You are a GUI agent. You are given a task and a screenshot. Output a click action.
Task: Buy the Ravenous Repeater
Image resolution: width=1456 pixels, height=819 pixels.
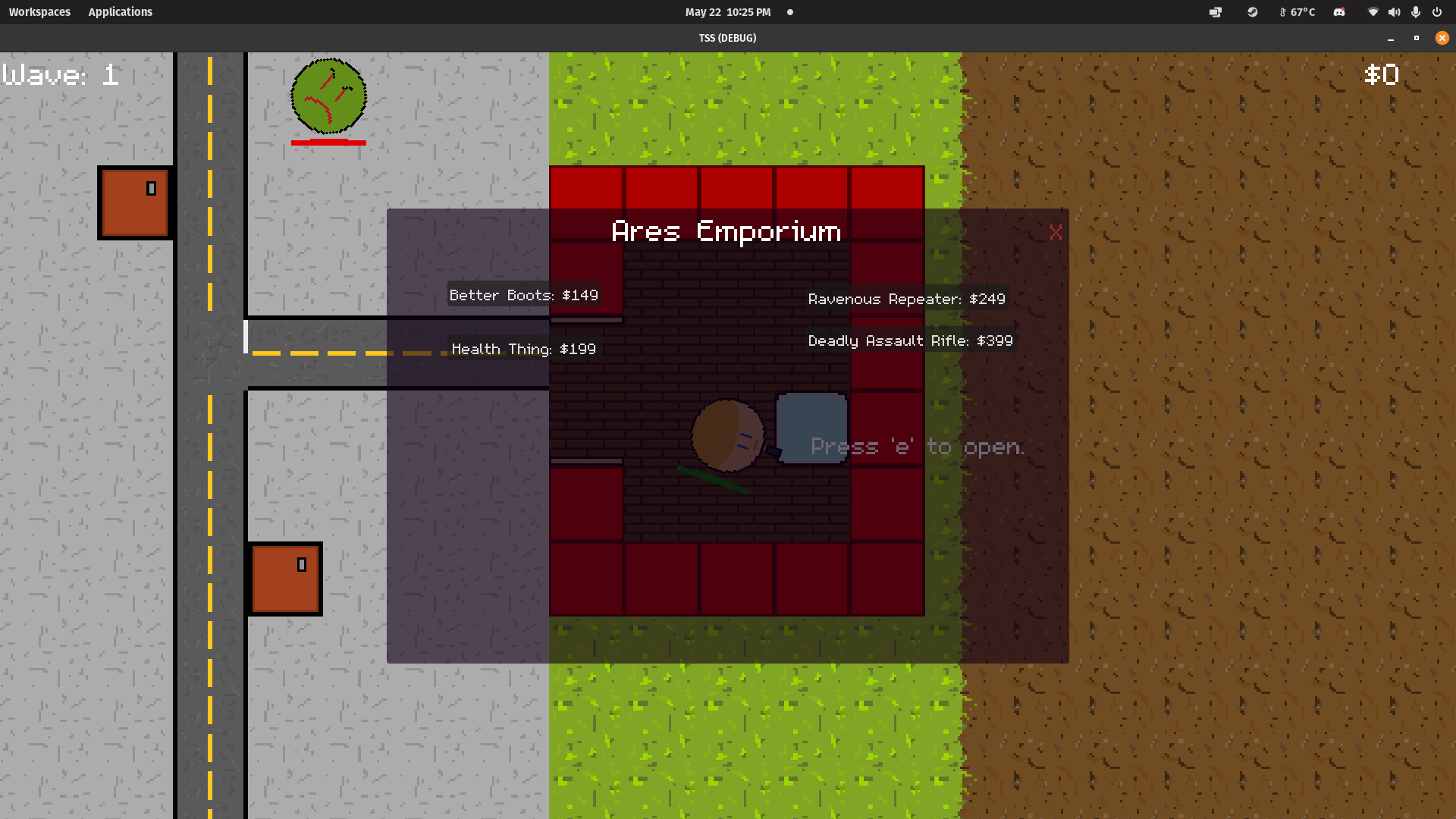907,299
